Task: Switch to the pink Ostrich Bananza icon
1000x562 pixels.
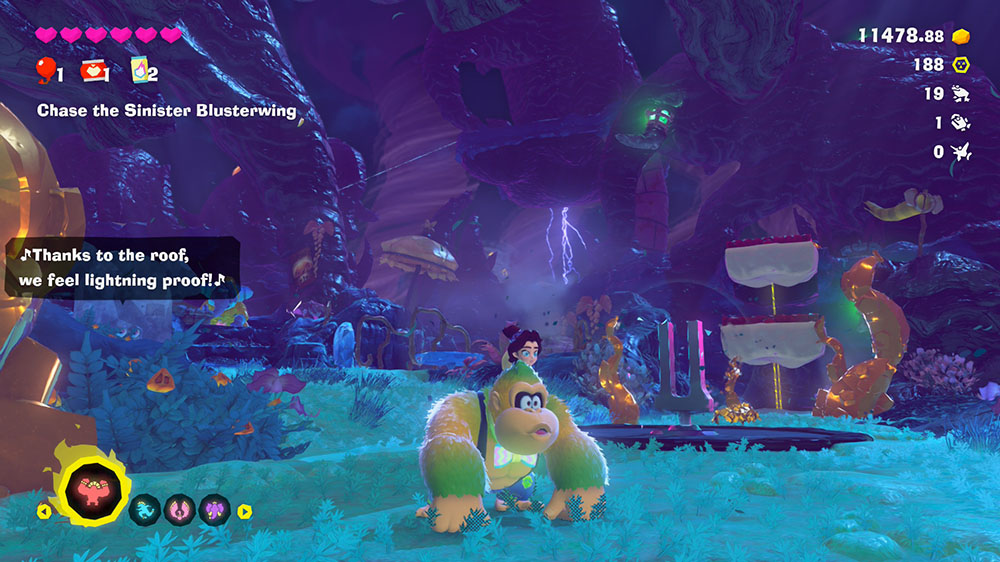Action: (179, 510)
